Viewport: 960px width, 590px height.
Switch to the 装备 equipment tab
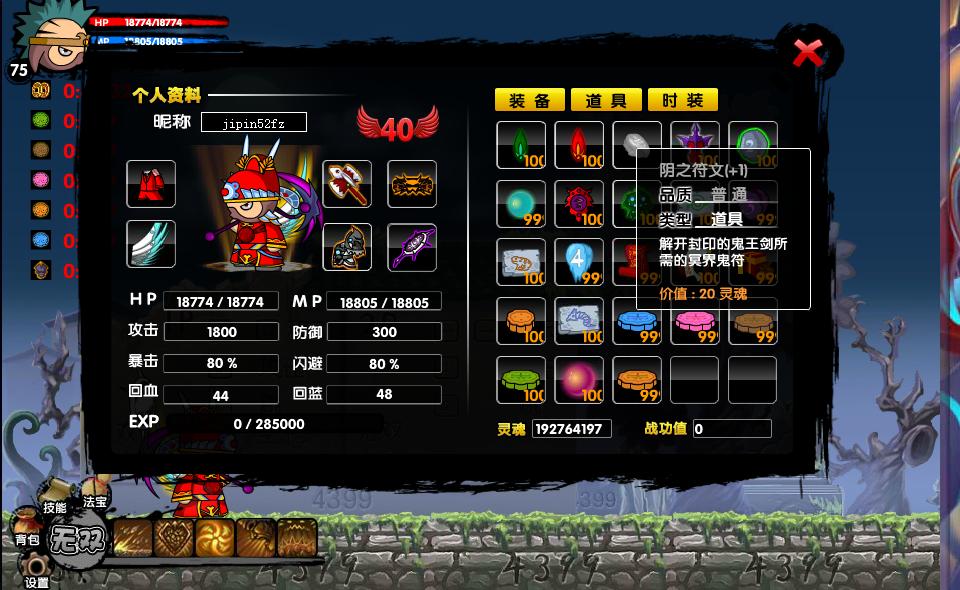click(530, 100)
